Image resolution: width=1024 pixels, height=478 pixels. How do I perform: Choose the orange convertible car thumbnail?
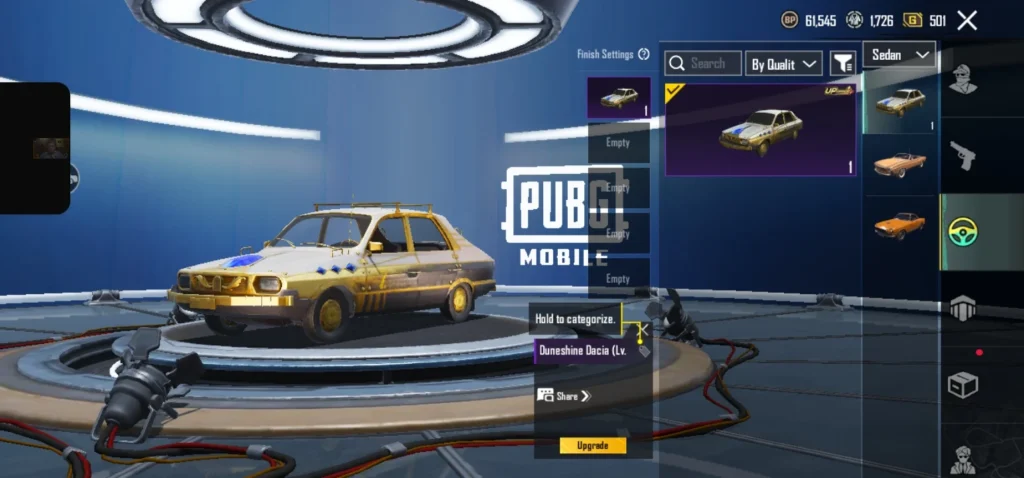pyautogui.click(x=900, y=162)
